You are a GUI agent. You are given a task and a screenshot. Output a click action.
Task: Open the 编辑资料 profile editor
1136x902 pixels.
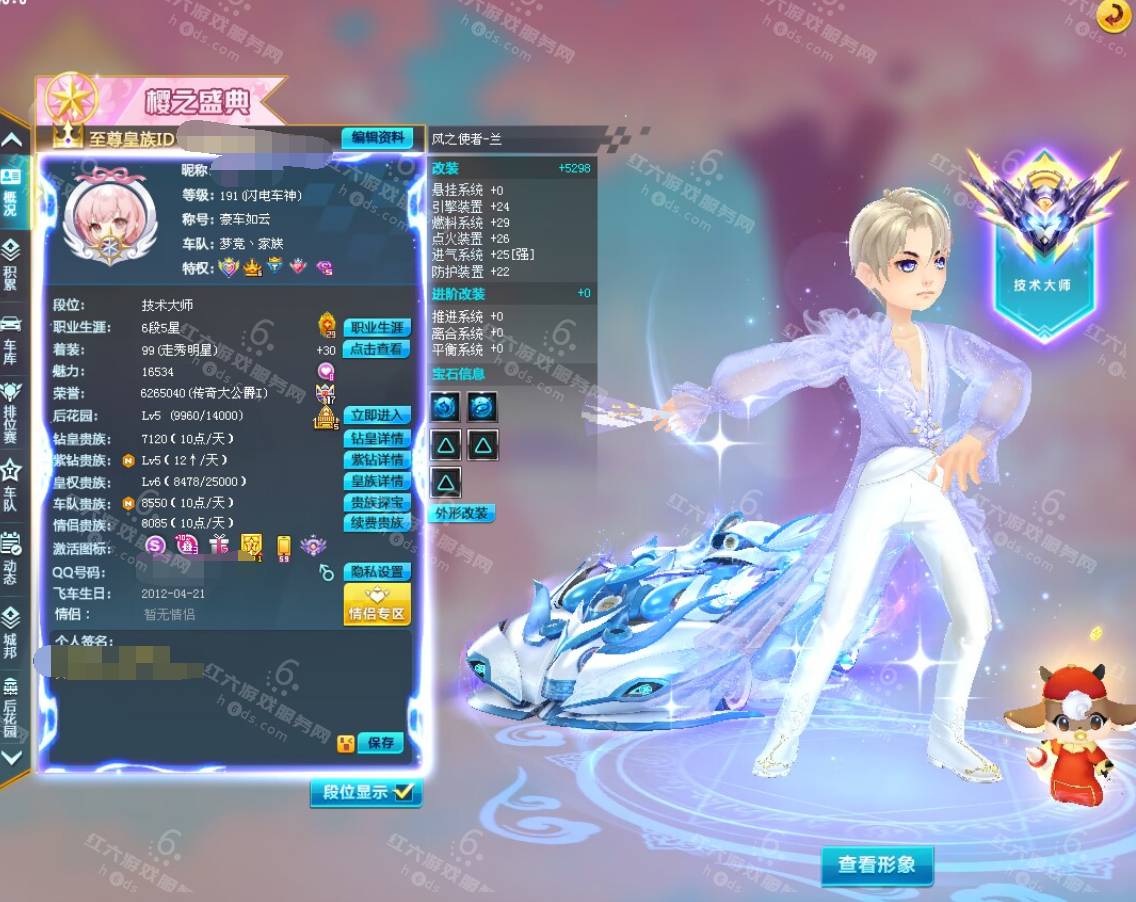(x=377, y=138)
